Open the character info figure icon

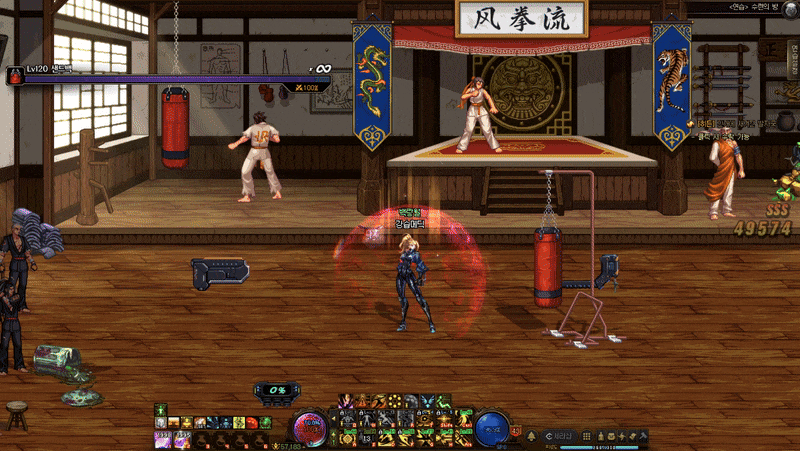[600, 436]
